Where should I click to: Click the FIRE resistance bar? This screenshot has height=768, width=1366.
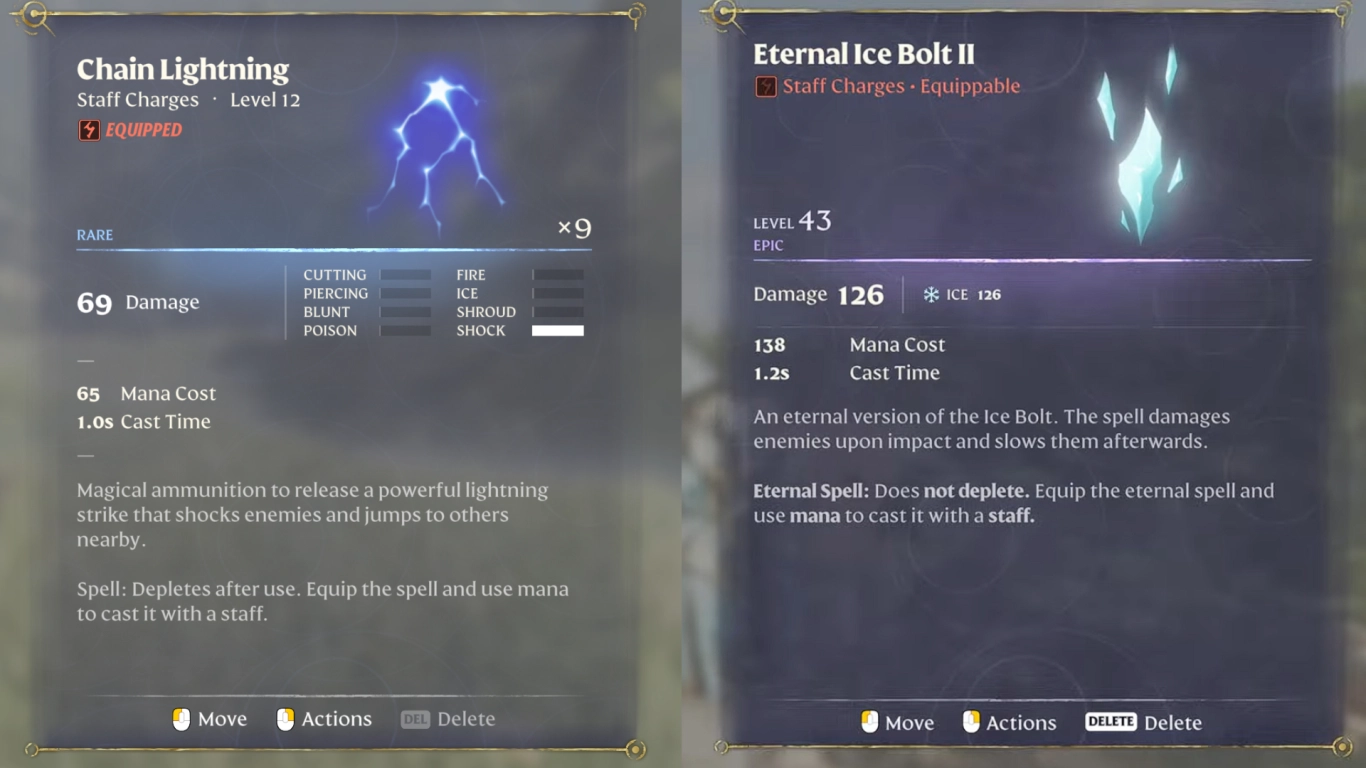pyautogui.click(x=558, y=274)
